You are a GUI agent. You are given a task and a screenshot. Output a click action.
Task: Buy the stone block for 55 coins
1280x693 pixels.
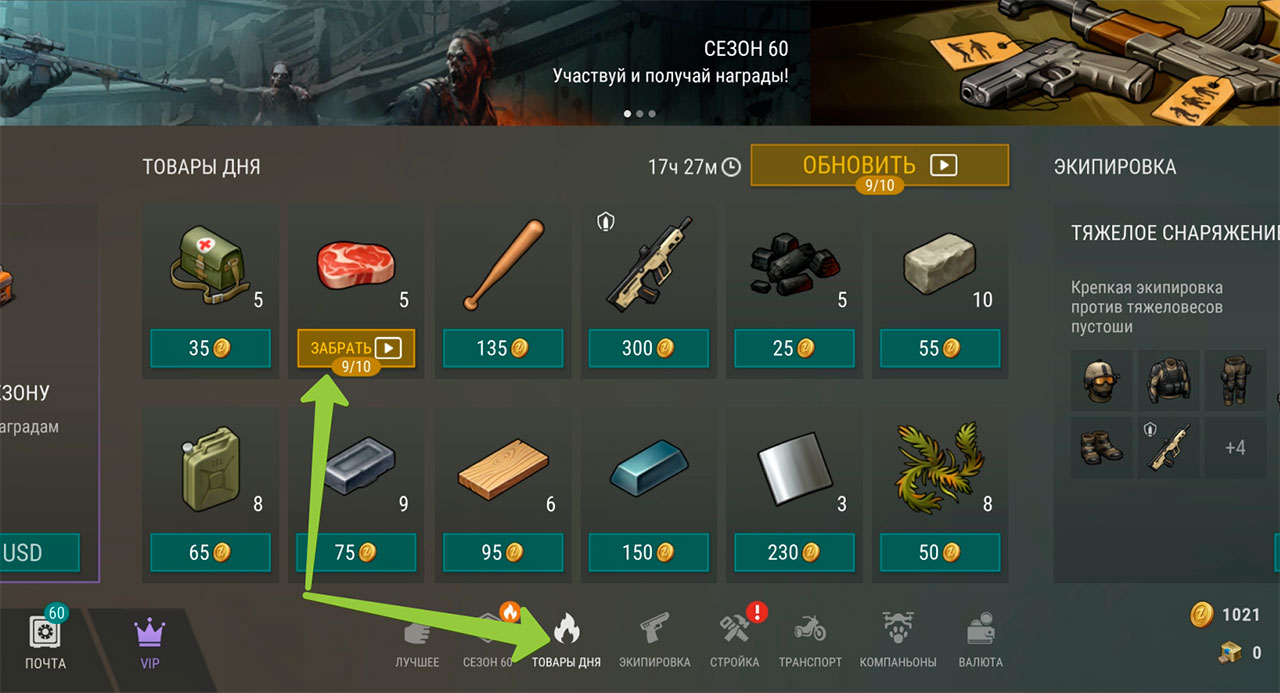coord(940,348)
